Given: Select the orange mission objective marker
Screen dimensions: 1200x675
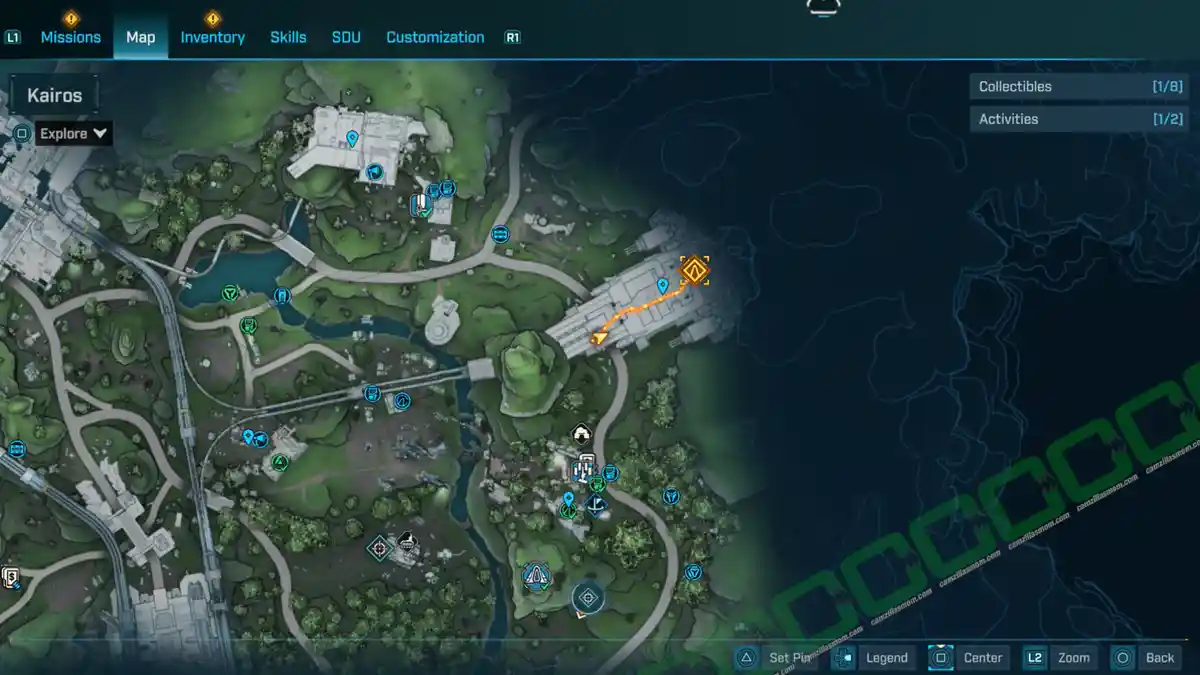Looking at the screenshot, I should [694, 270].
